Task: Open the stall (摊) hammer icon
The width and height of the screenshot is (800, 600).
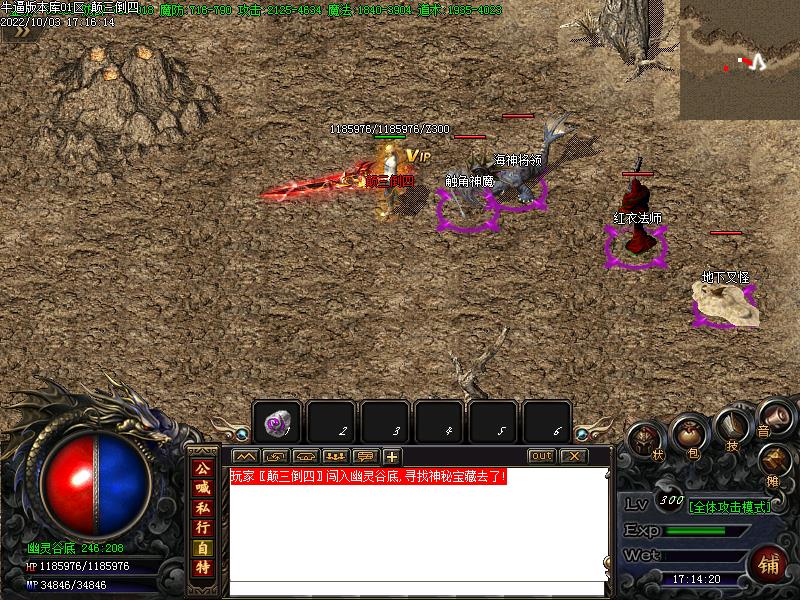Action: click(775, 463)
